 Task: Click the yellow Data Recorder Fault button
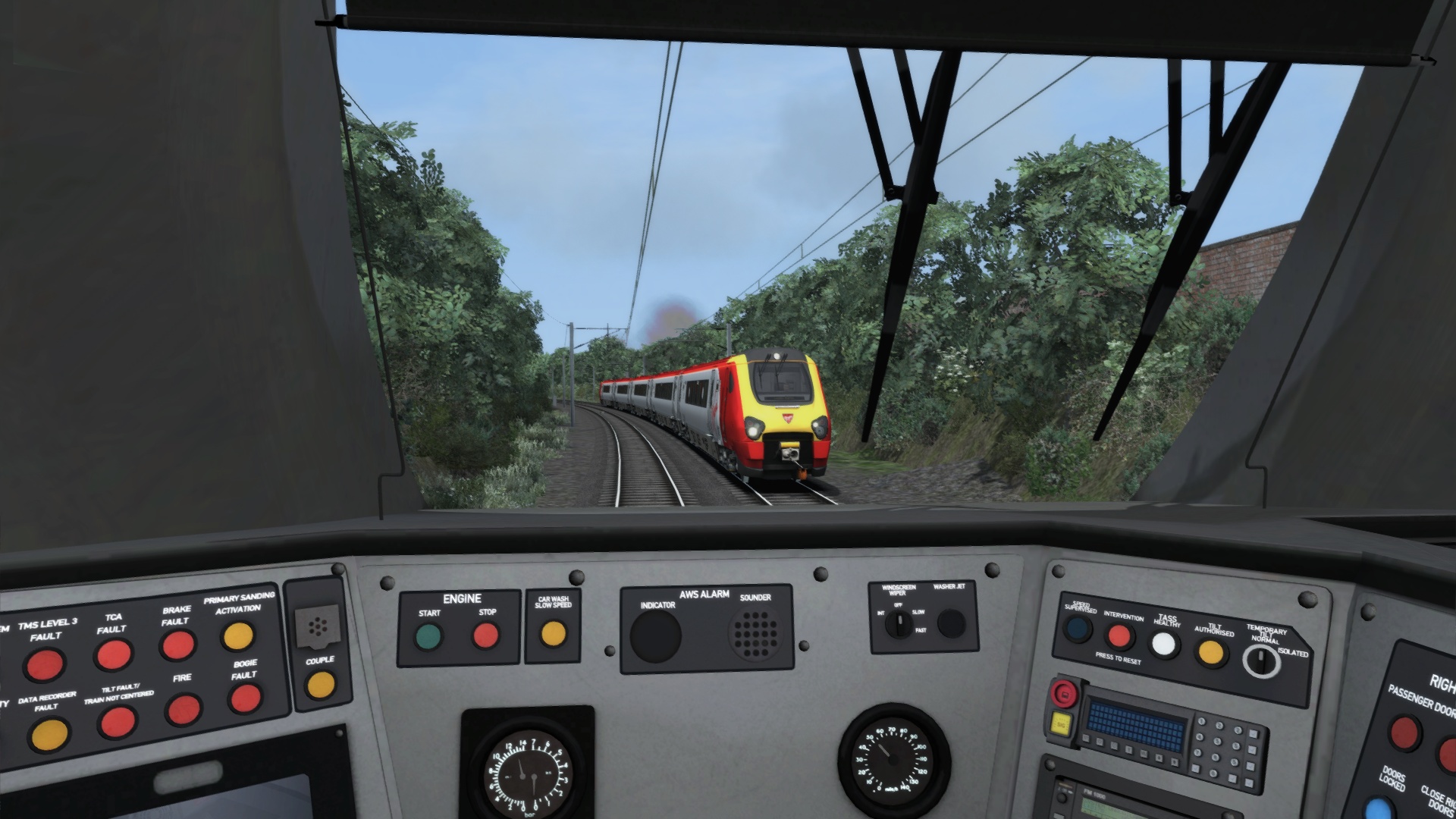(x=49, y=734)
